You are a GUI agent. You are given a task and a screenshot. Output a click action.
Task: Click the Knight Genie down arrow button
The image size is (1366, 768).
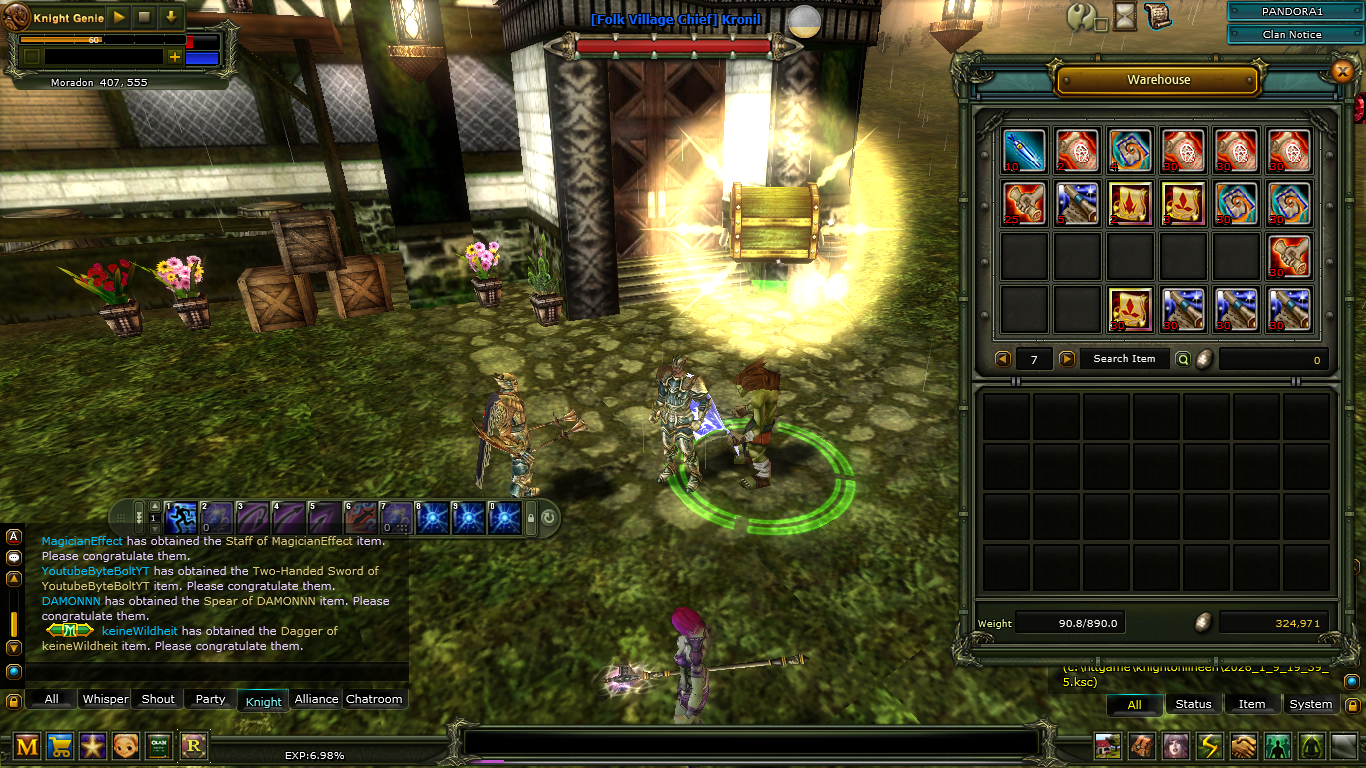coord(171,17)
